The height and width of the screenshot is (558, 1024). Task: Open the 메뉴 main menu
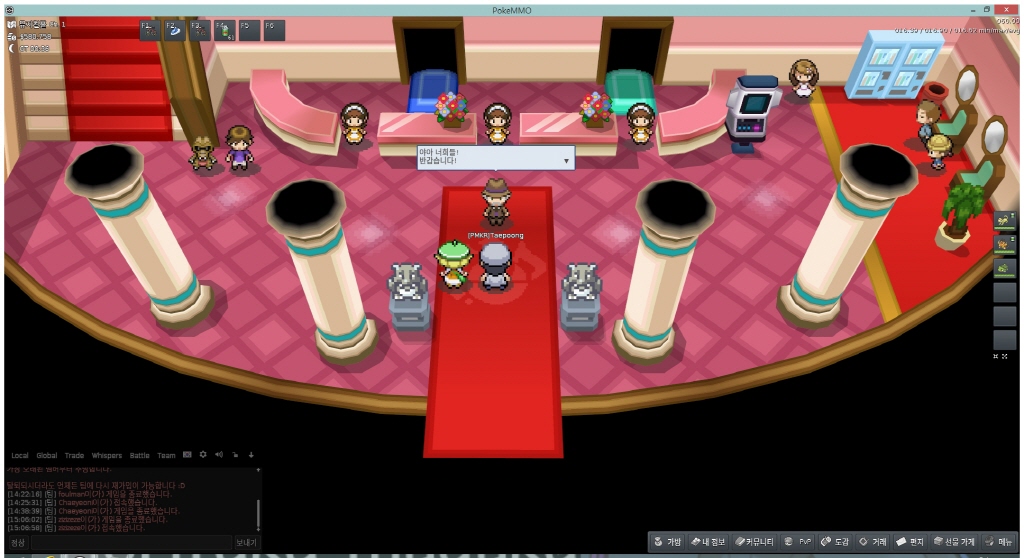tap(1002, 542)
